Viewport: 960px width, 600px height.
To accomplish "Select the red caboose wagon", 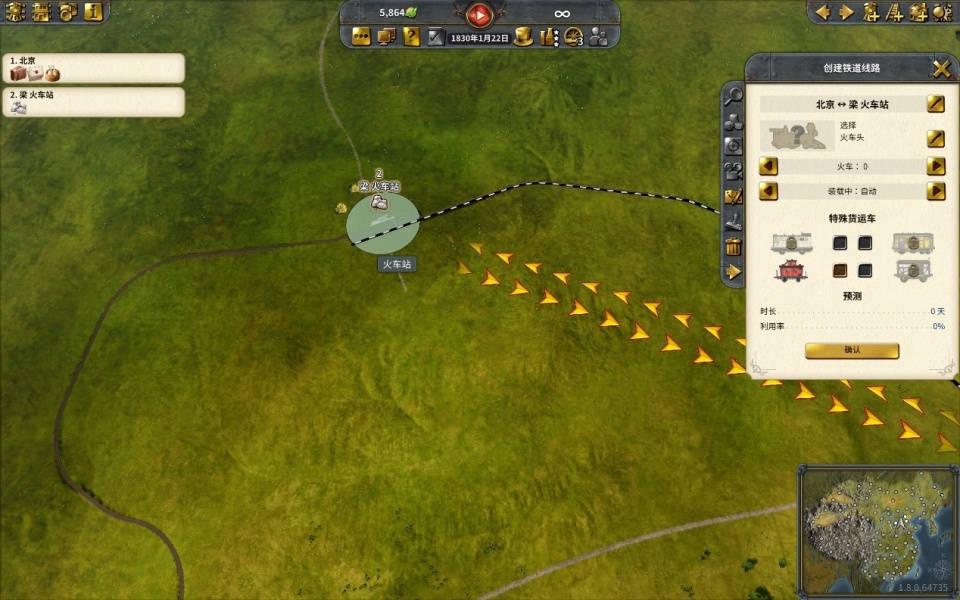I will [x=790, y=270].
